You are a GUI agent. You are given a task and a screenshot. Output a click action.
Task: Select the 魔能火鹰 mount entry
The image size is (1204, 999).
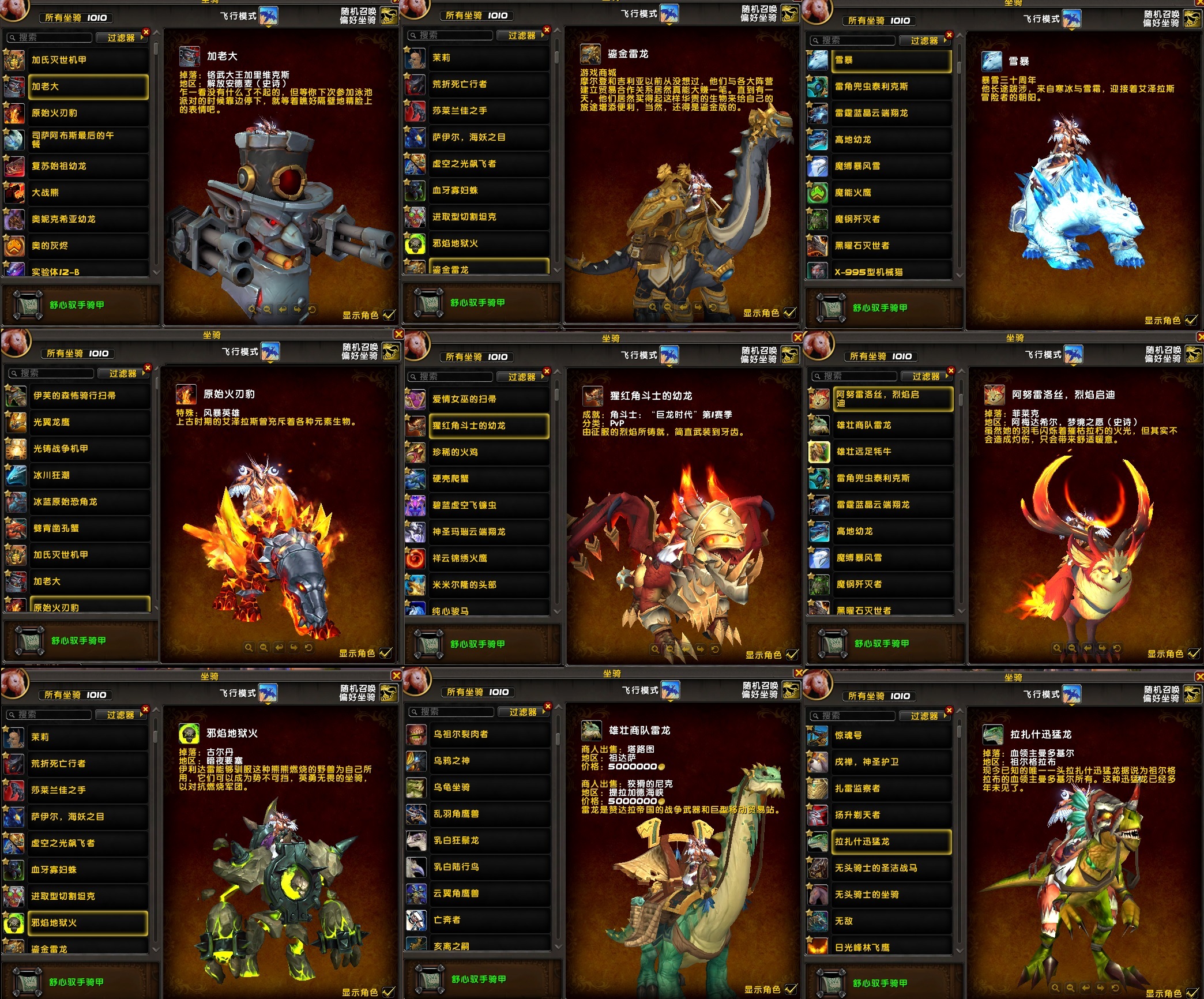tap(891, 193)
